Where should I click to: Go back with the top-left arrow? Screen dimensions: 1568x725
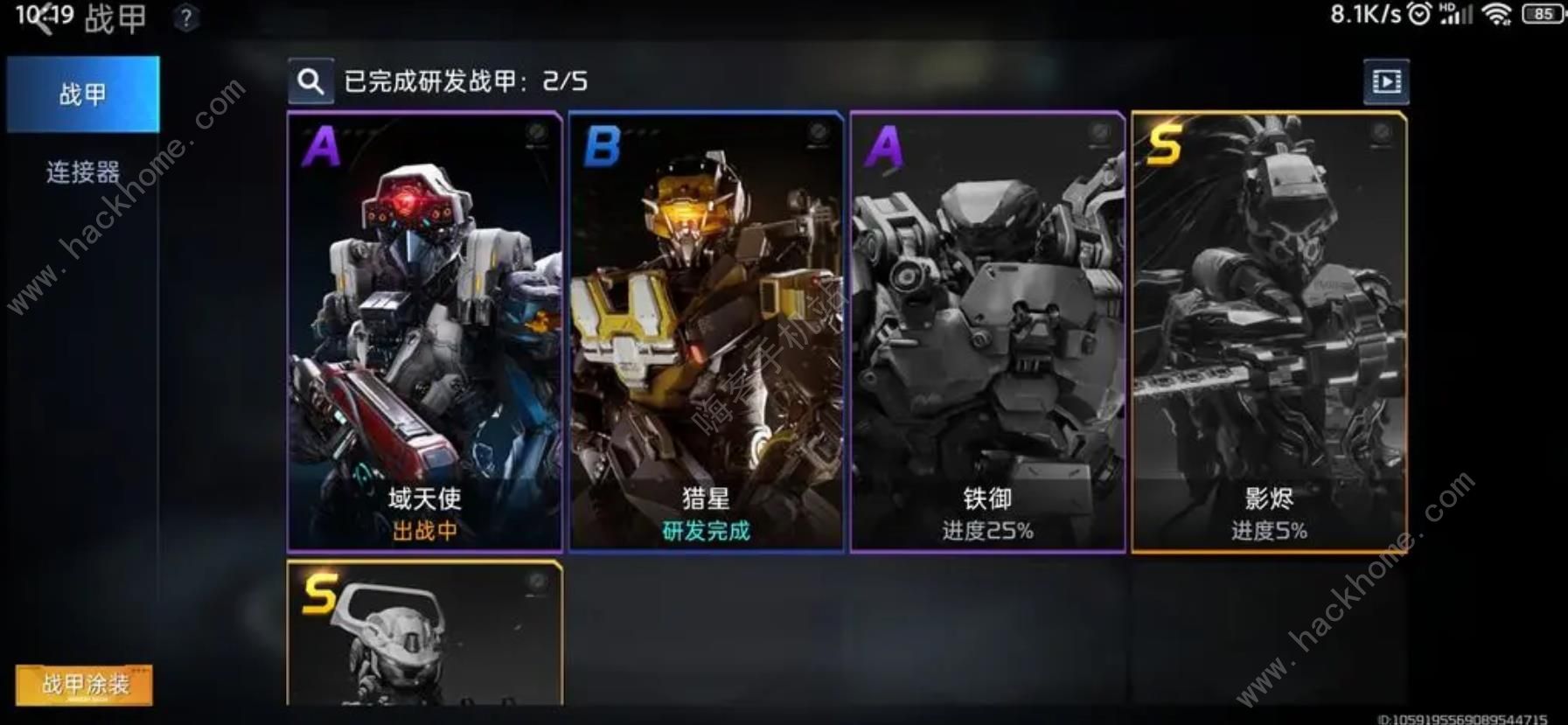[41, 19]
